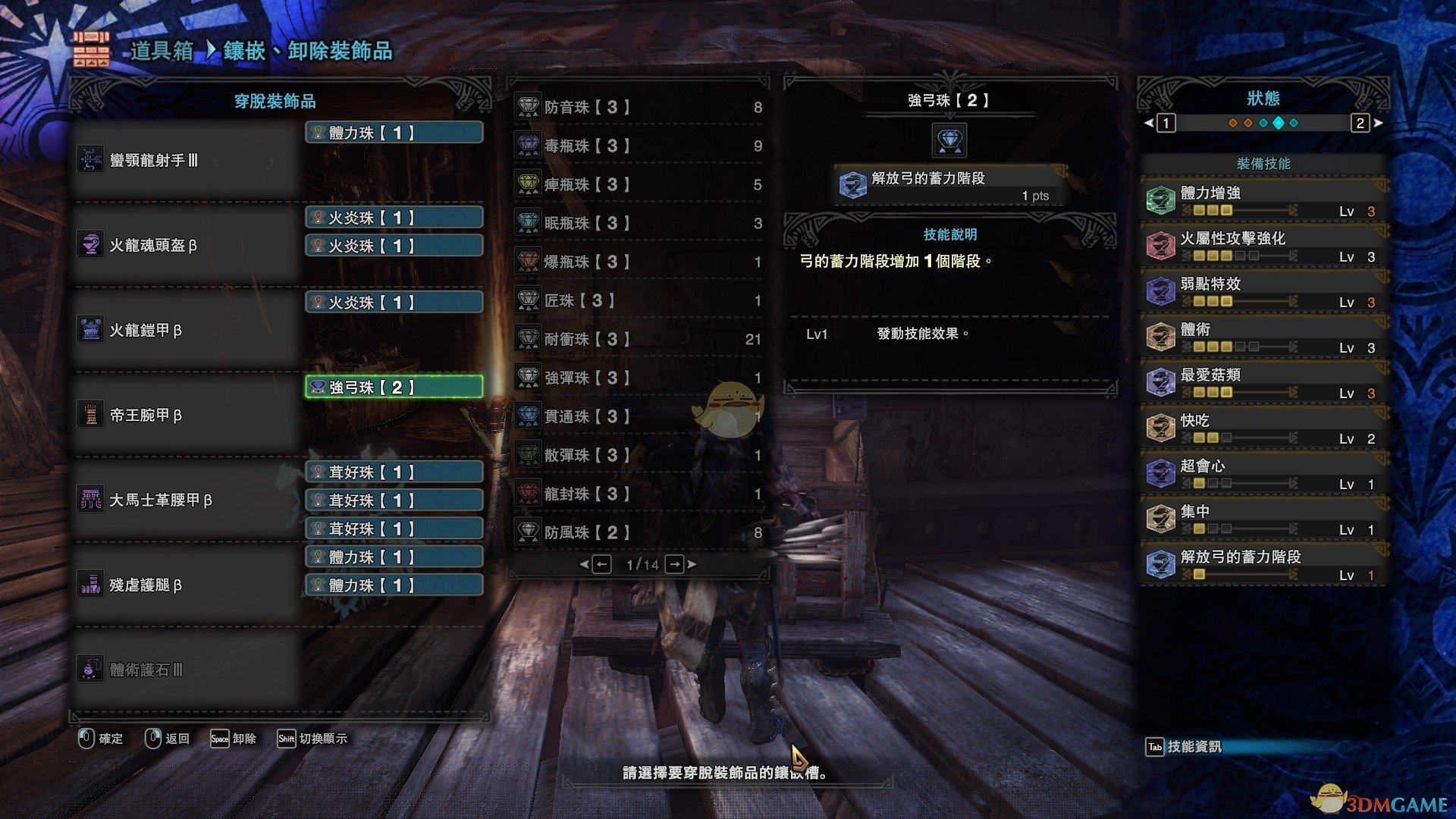Choose the 帝王腕甲β armor row
This screenshot has width=1456, height=819.
click(x=186, y=415)
